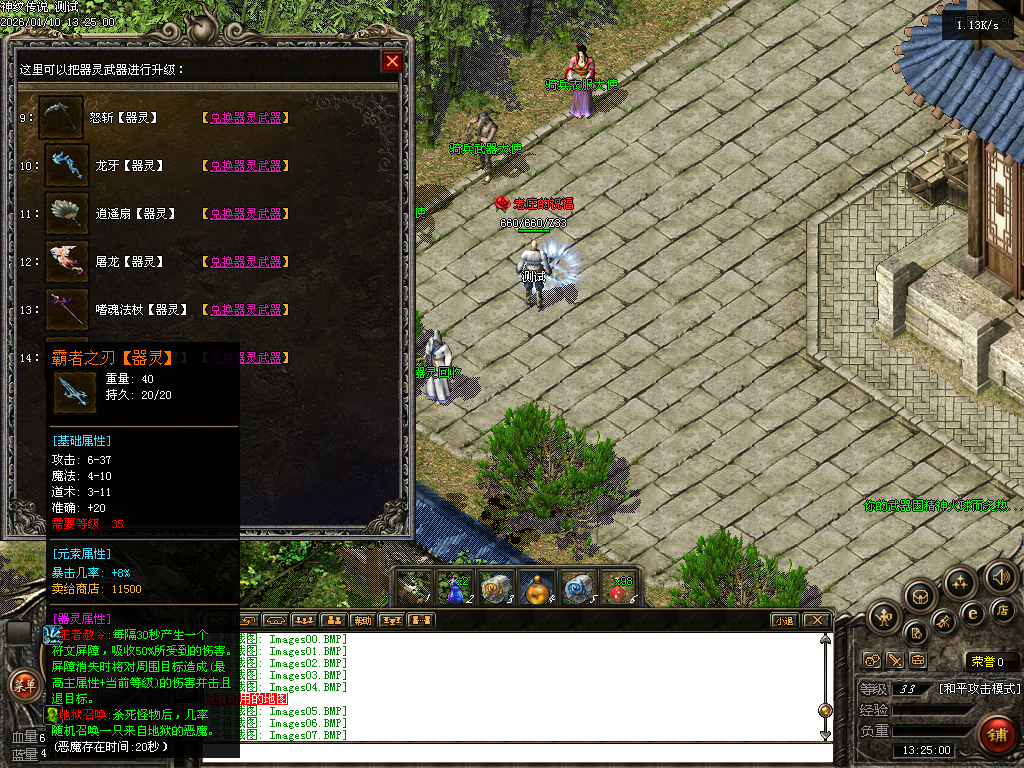Exchange for the 怒斩 spirit weapon
Screen dimensions: 1024x768
[245, 118]
